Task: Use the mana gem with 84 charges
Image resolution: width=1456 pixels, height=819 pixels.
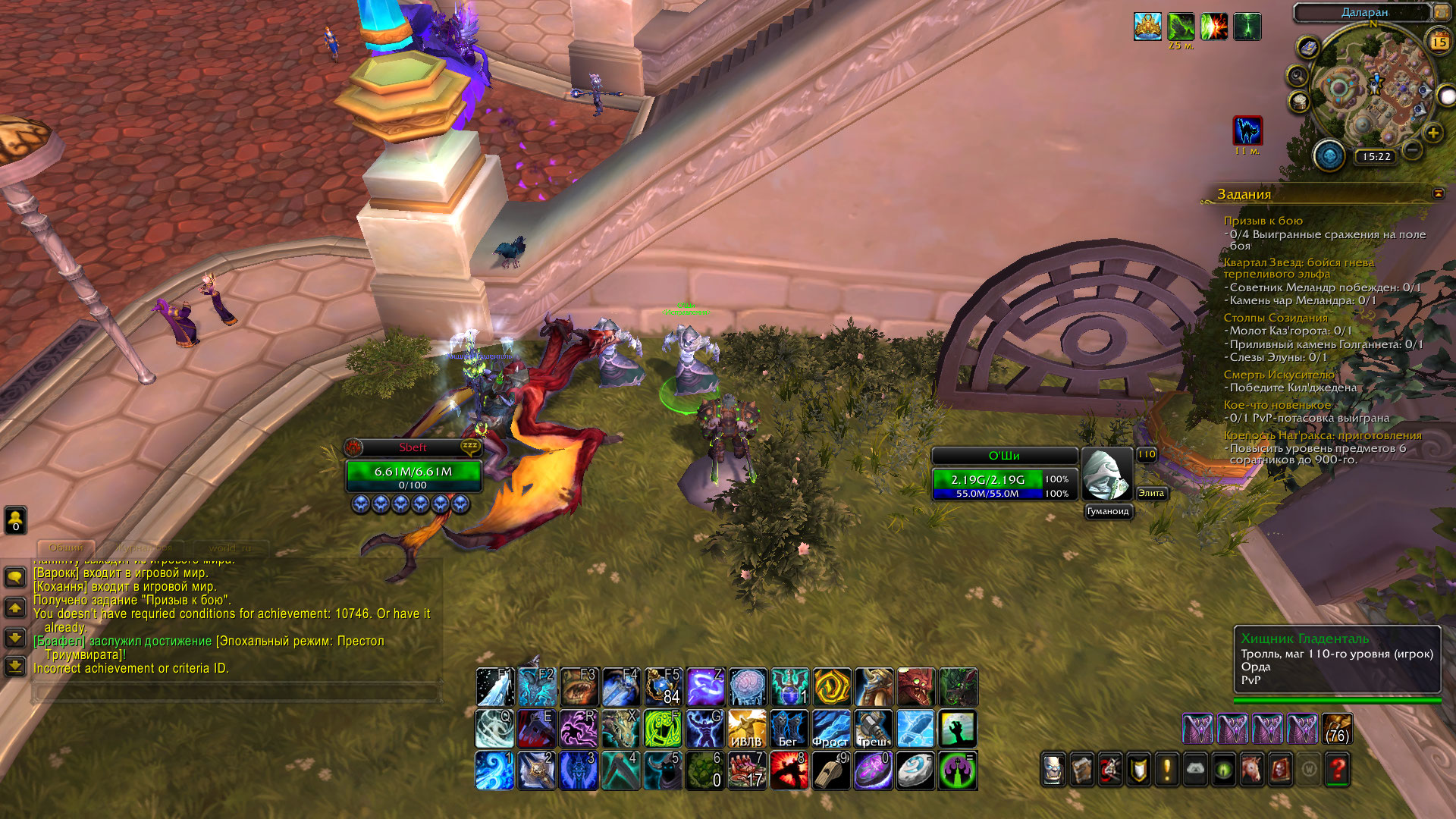Action: (x=663, y=687)
